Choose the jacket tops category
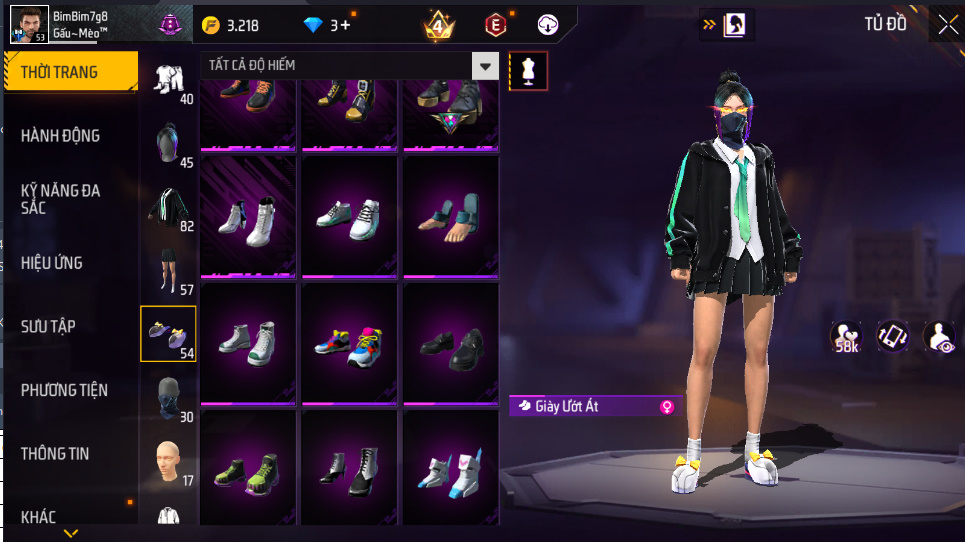This screenshot has width=965, height=542. point(168,206)
